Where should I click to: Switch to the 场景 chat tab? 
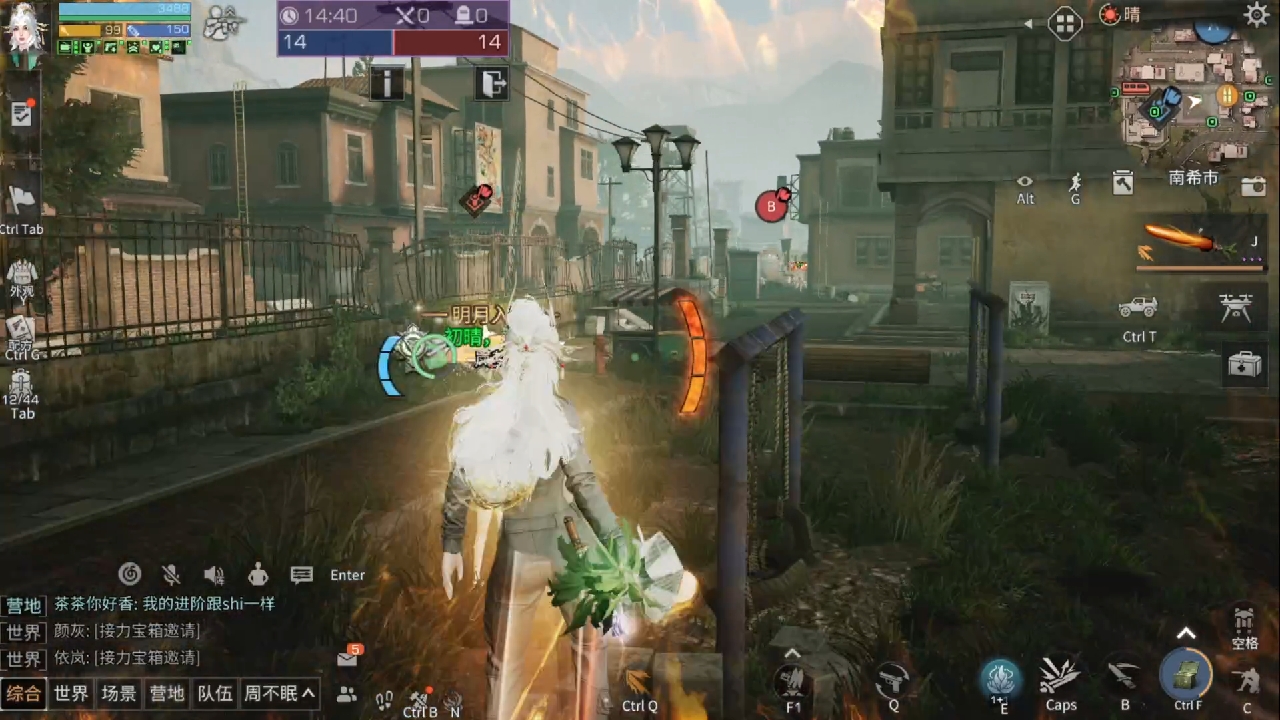click(119, 693)
